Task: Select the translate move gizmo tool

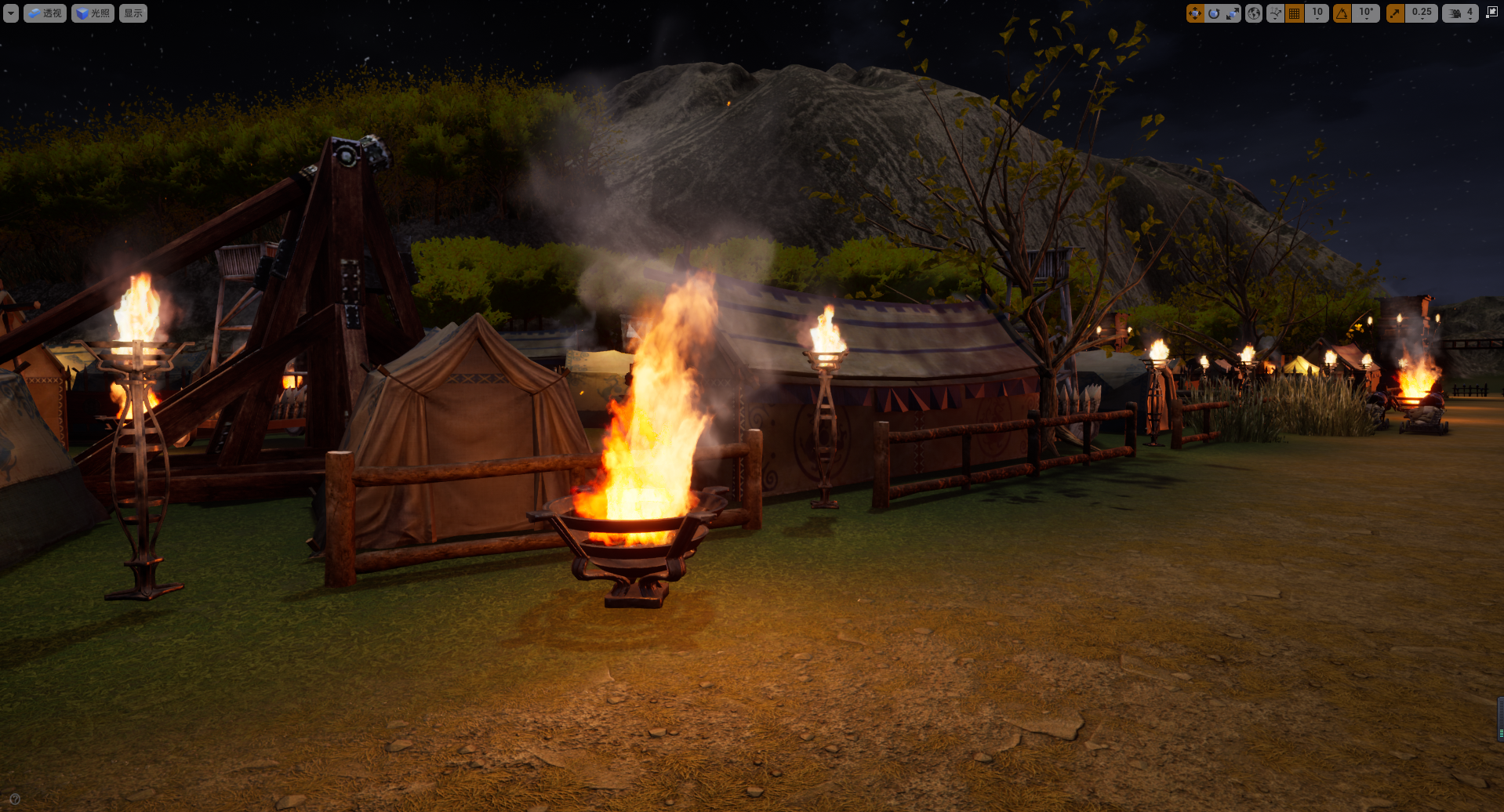Action: [x=1195, y=13]
